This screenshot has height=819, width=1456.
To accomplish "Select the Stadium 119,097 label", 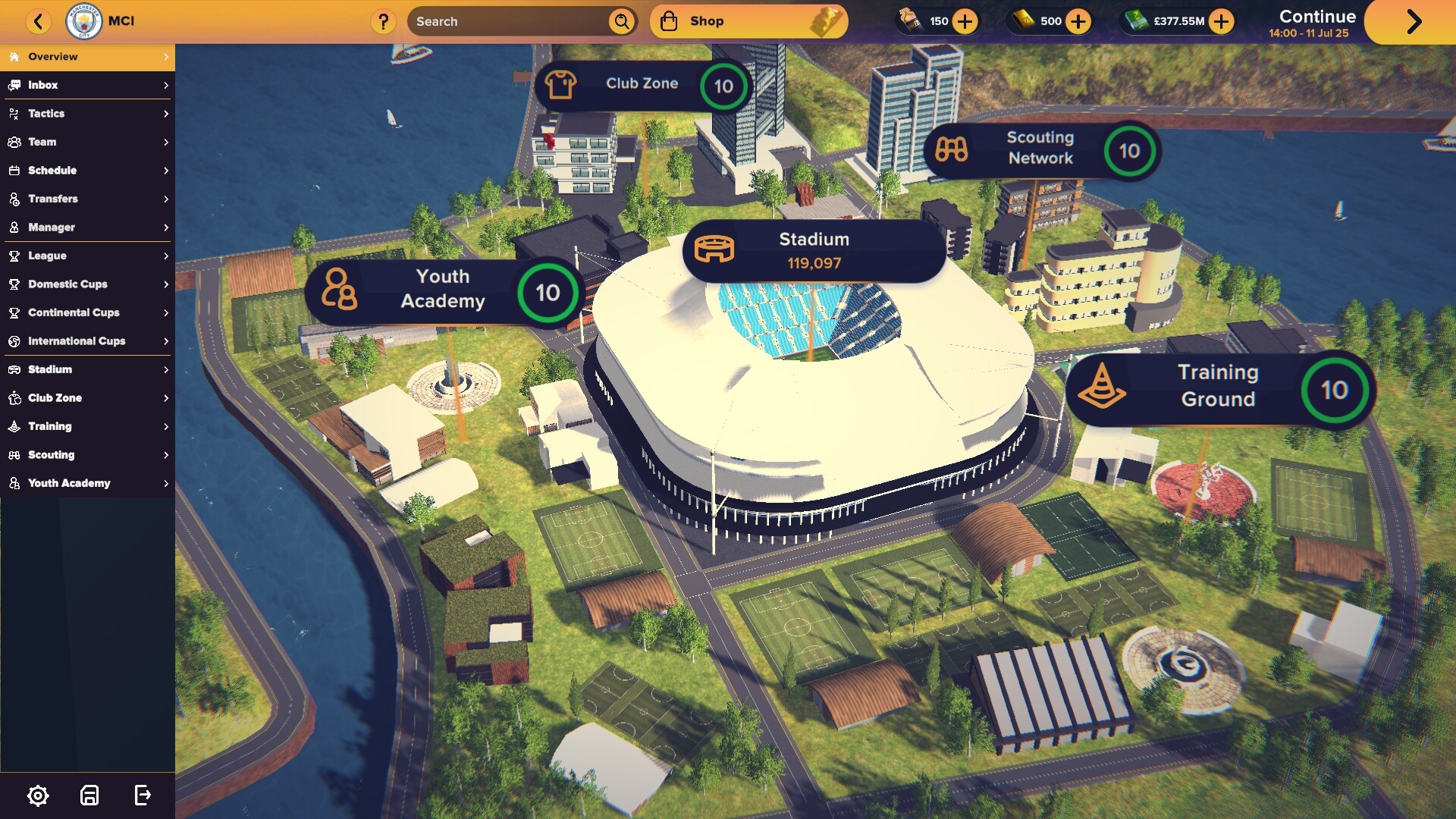I will (x=814, y=251).
